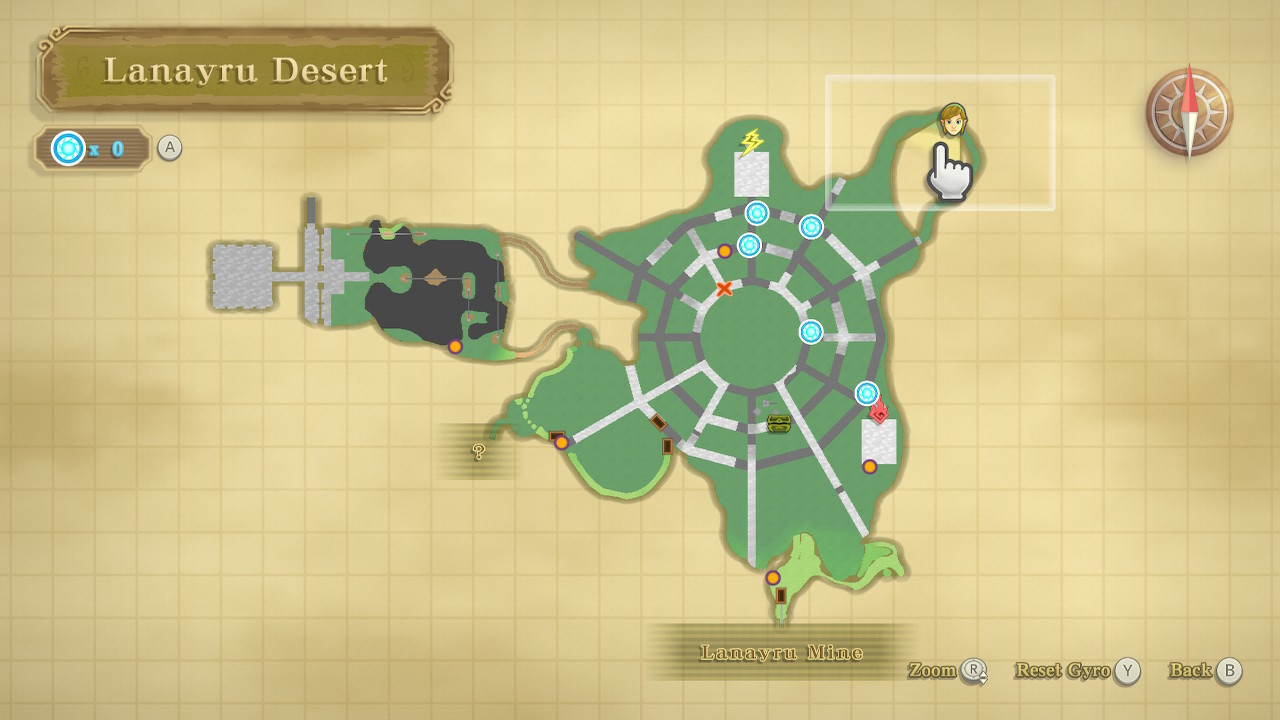The width and height of the screenshot is (1280, 720).
Task: Pick the question mark unexplored area
Action: [x=479, y=451]
